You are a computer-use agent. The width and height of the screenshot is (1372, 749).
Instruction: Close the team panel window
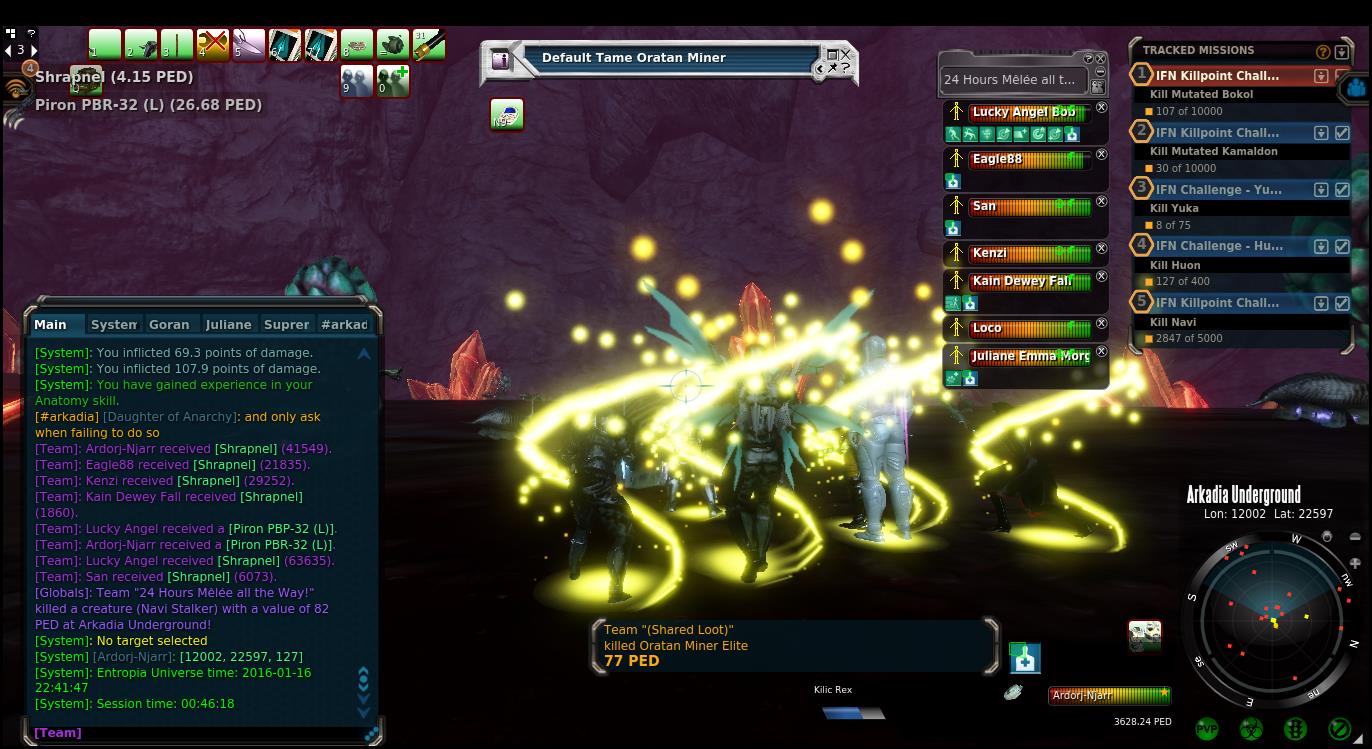(1101, 59)
